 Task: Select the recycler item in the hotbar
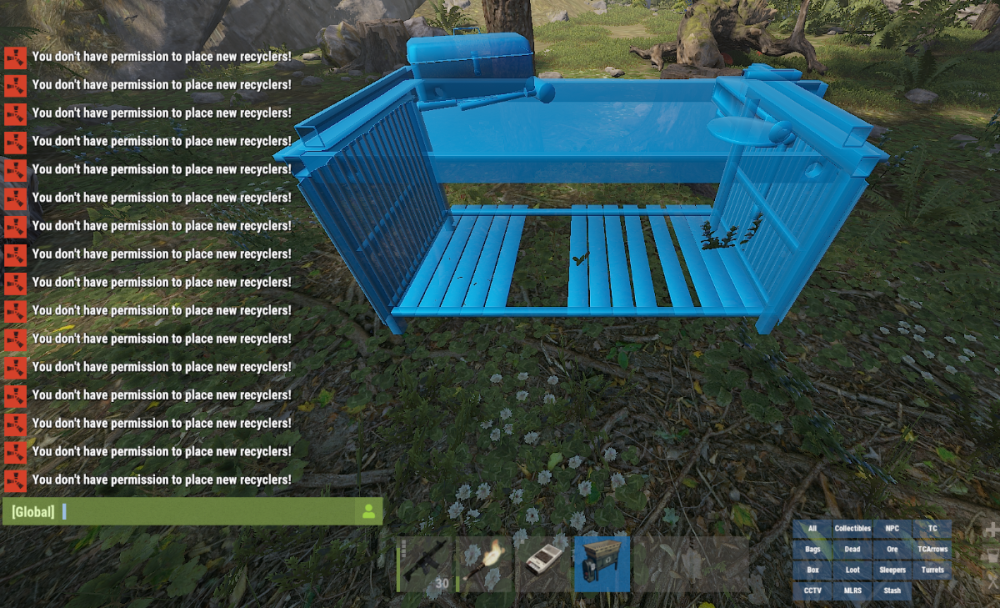click(601, 564)
